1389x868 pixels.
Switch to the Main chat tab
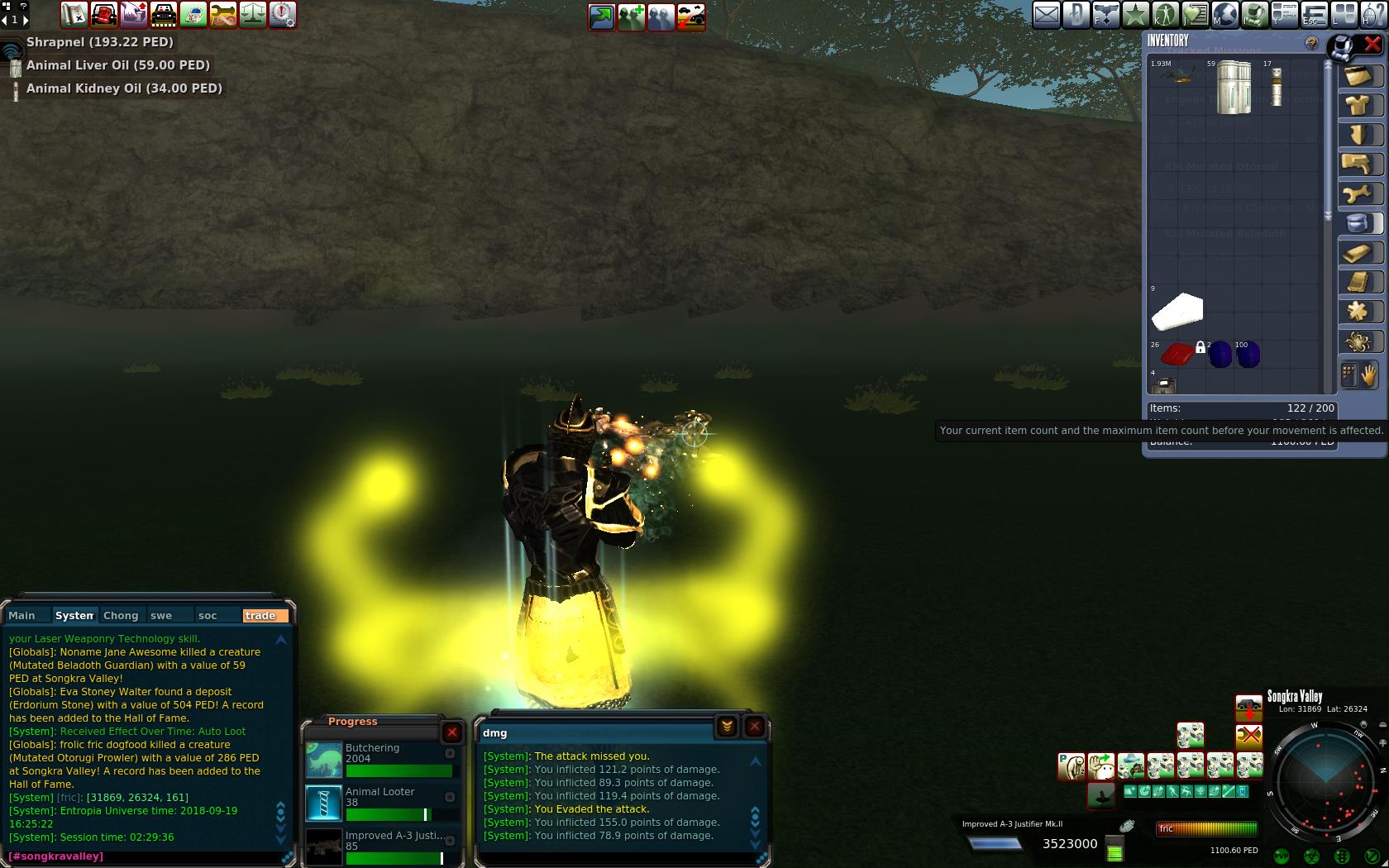tap(22, 616)
